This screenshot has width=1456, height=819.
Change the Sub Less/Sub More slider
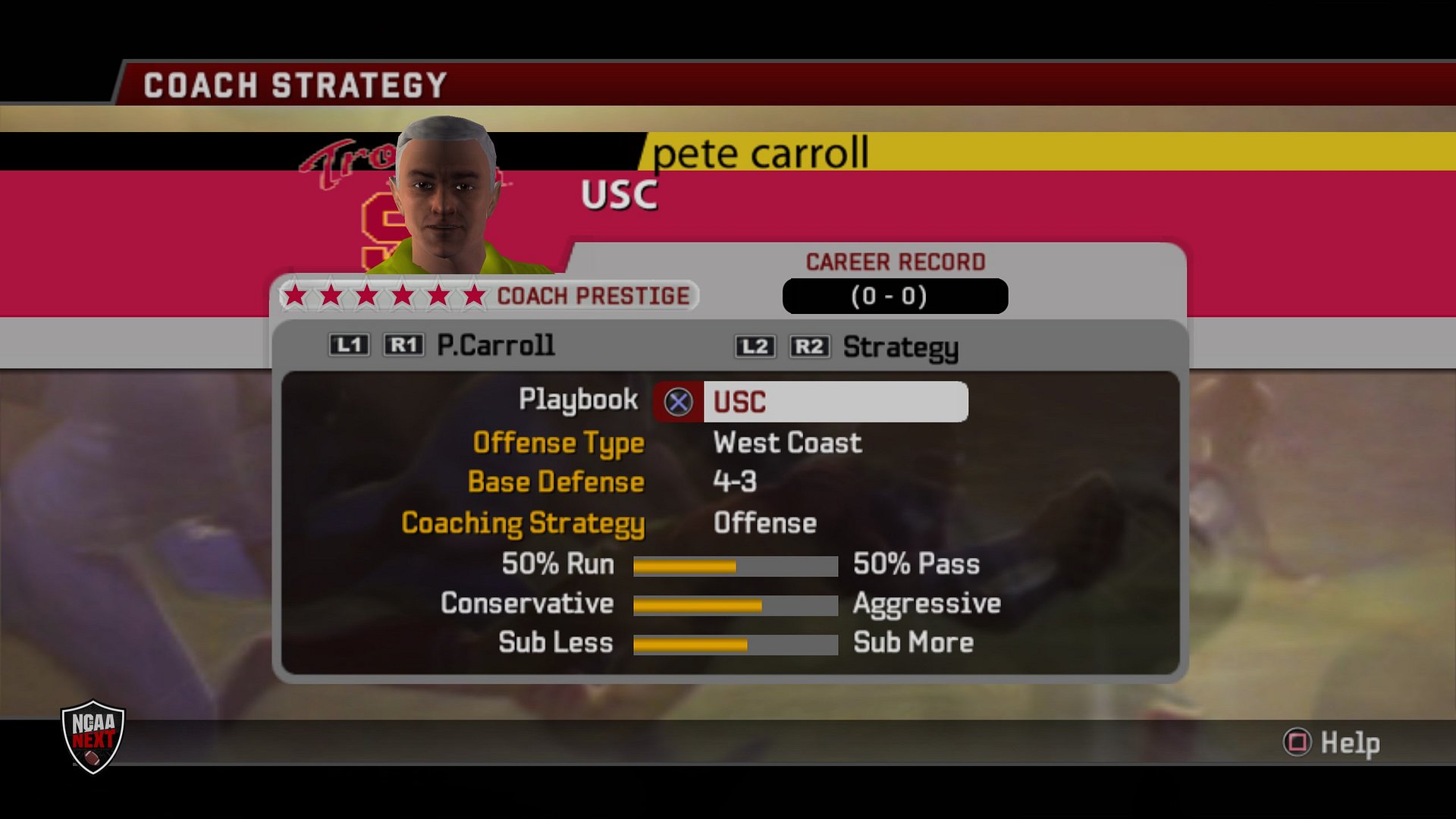735,645
